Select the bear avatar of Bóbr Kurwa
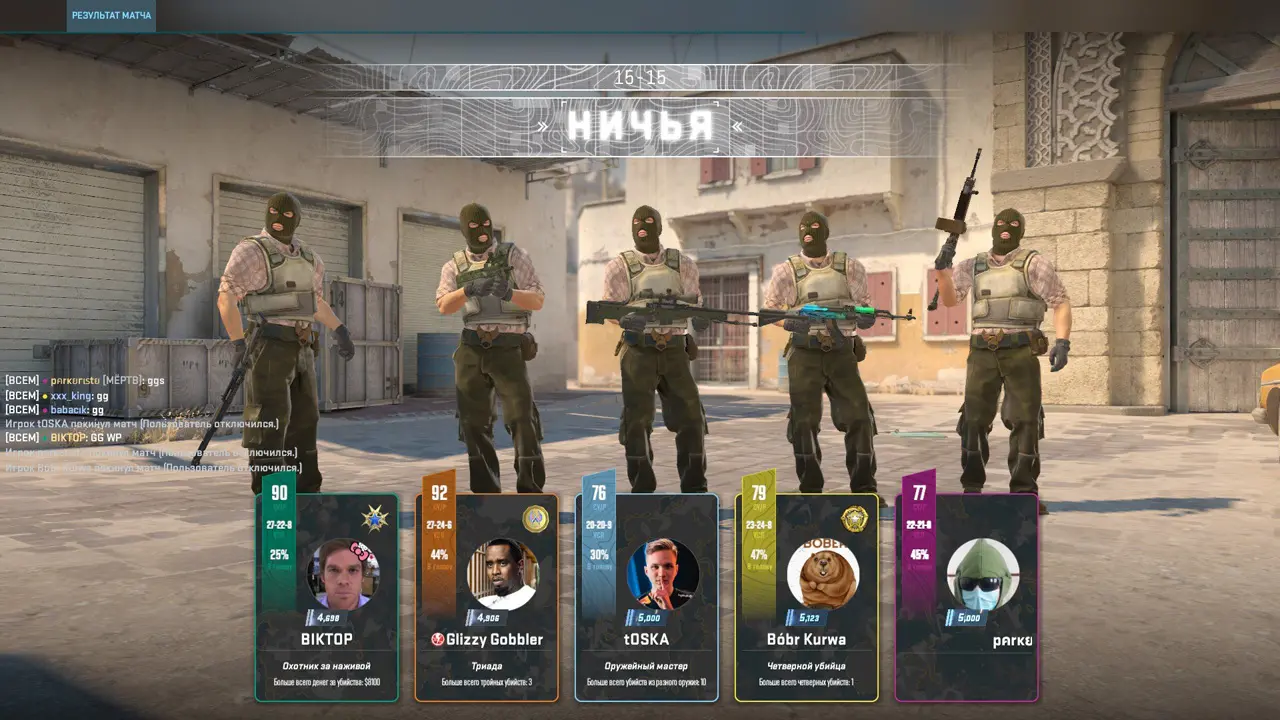 point(823,574)
